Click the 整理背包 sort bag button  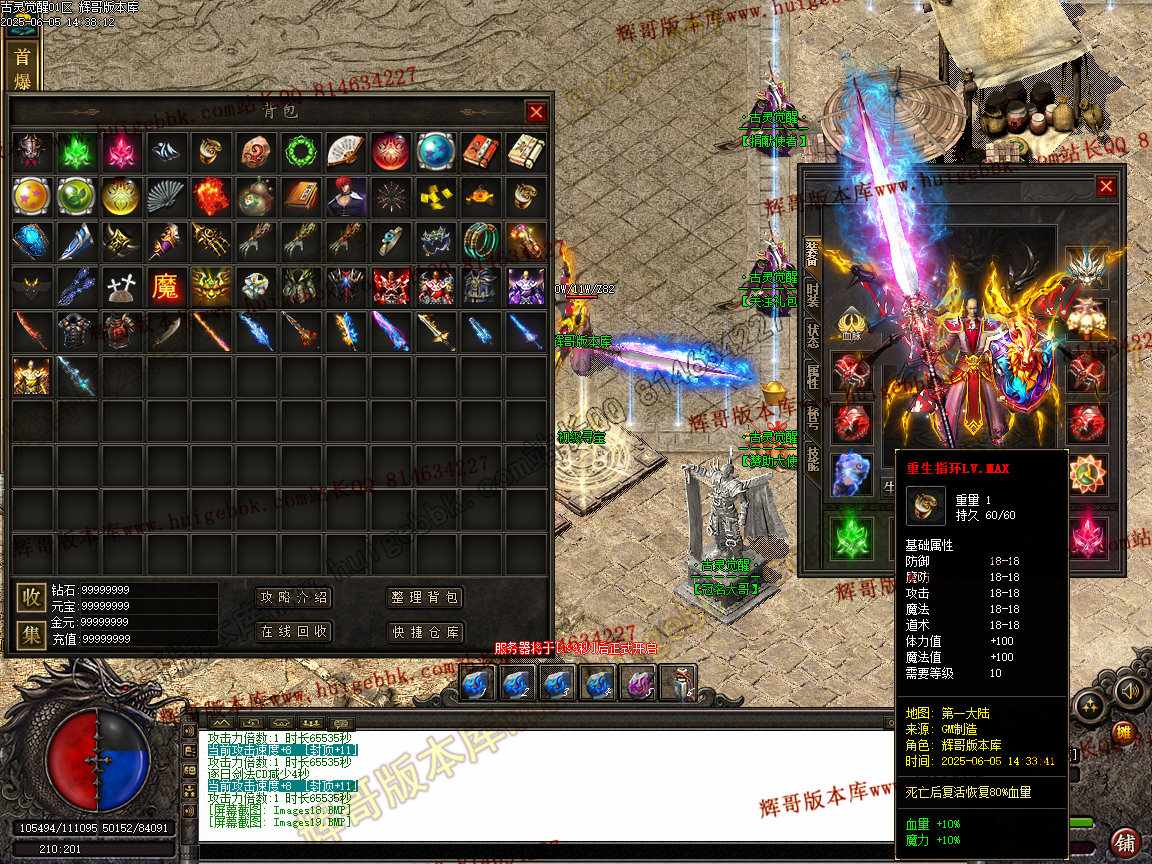(x=425, y=598)
